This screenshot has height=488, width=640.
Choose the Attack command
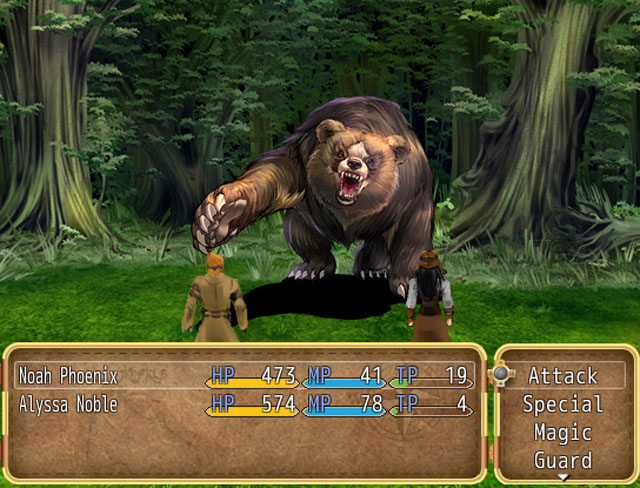pyautogui.click(x=563, y=376)
